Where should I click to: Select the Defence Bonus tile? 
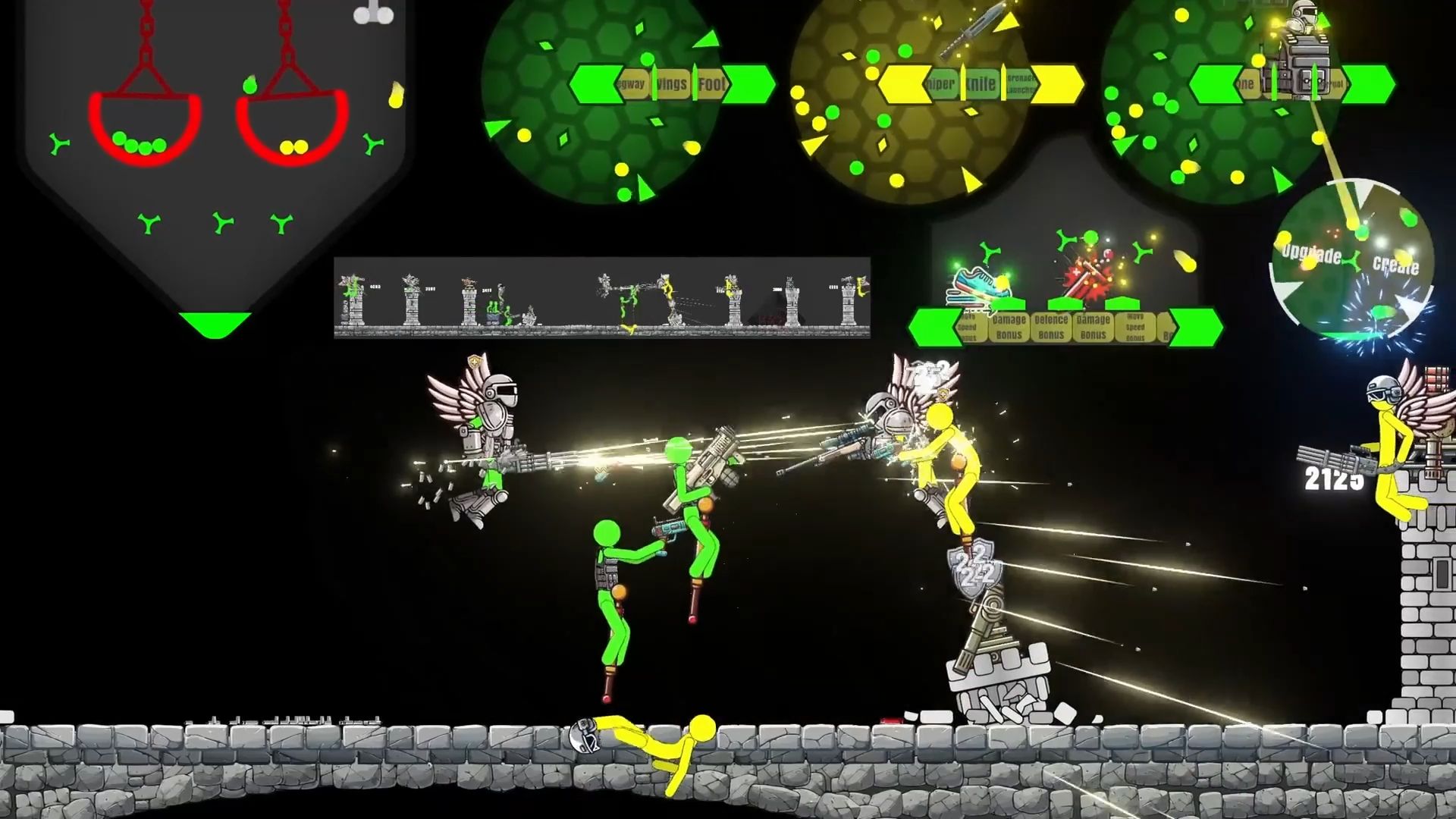tap(1051, 327)
